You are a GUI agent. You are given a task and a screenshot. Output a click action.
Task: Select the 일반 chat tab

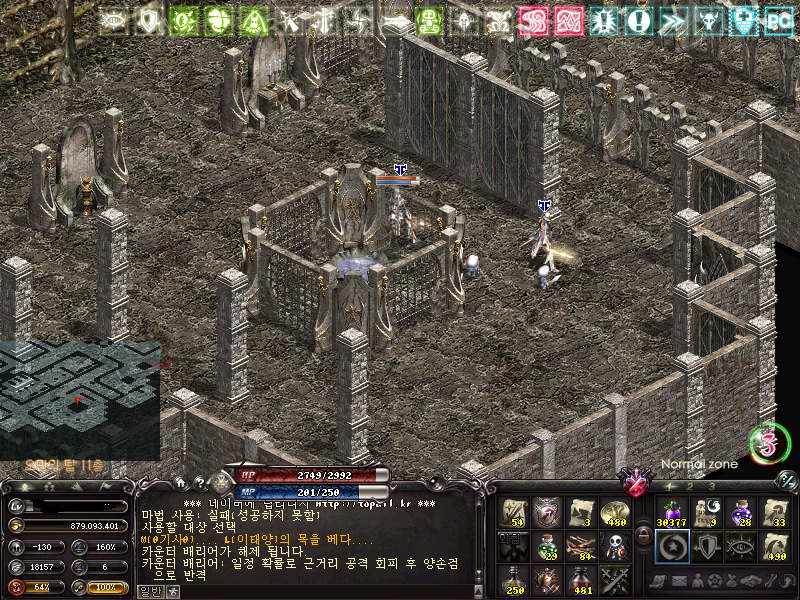[149, 592]
